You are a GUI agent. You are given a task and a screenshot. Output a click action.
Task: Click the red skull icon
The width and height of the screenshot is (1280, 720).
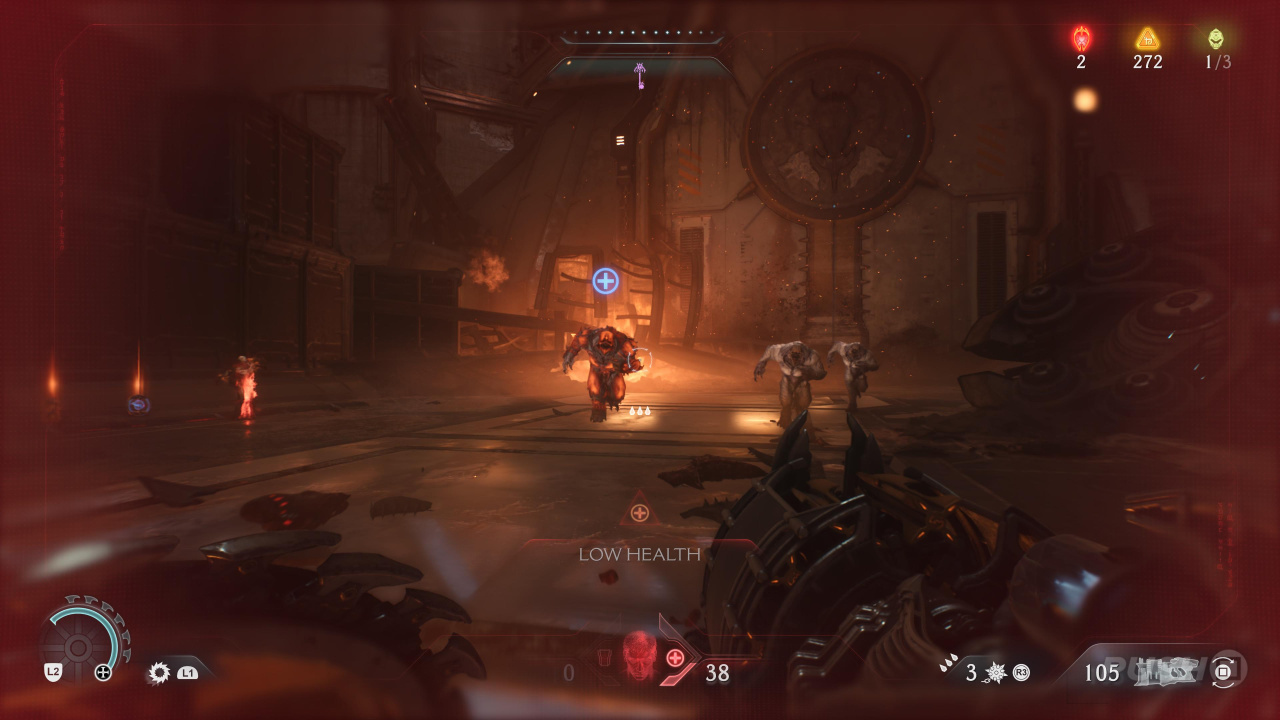[x=639, y=655]
